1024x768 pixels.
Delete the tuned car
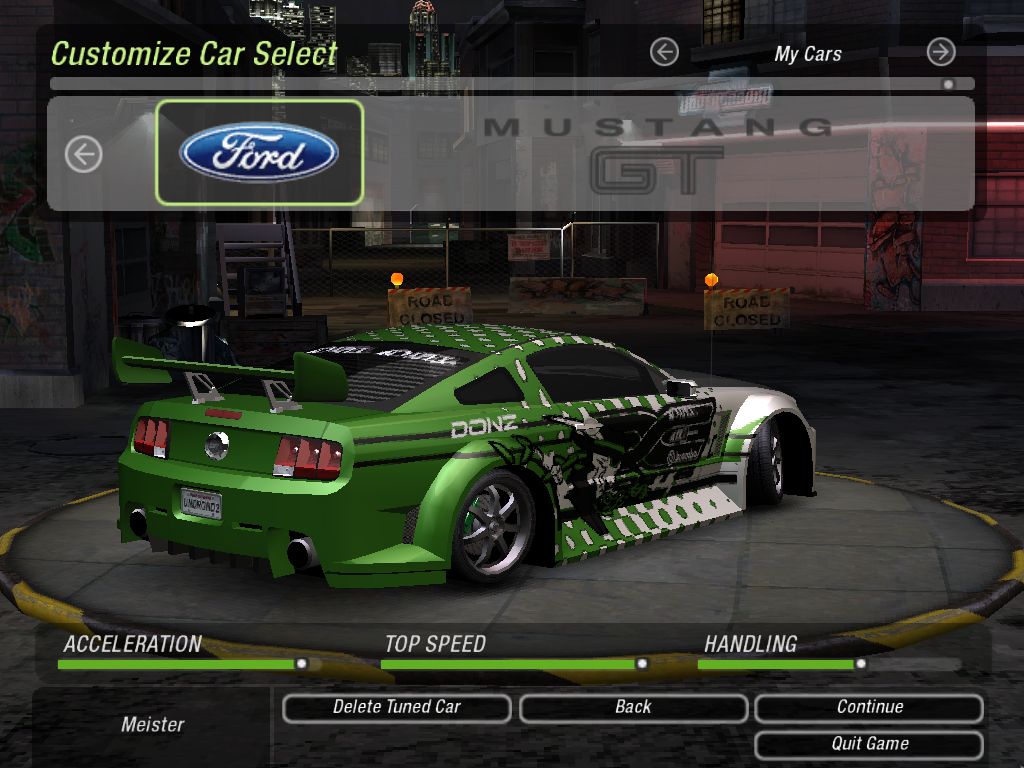[397, 707]
